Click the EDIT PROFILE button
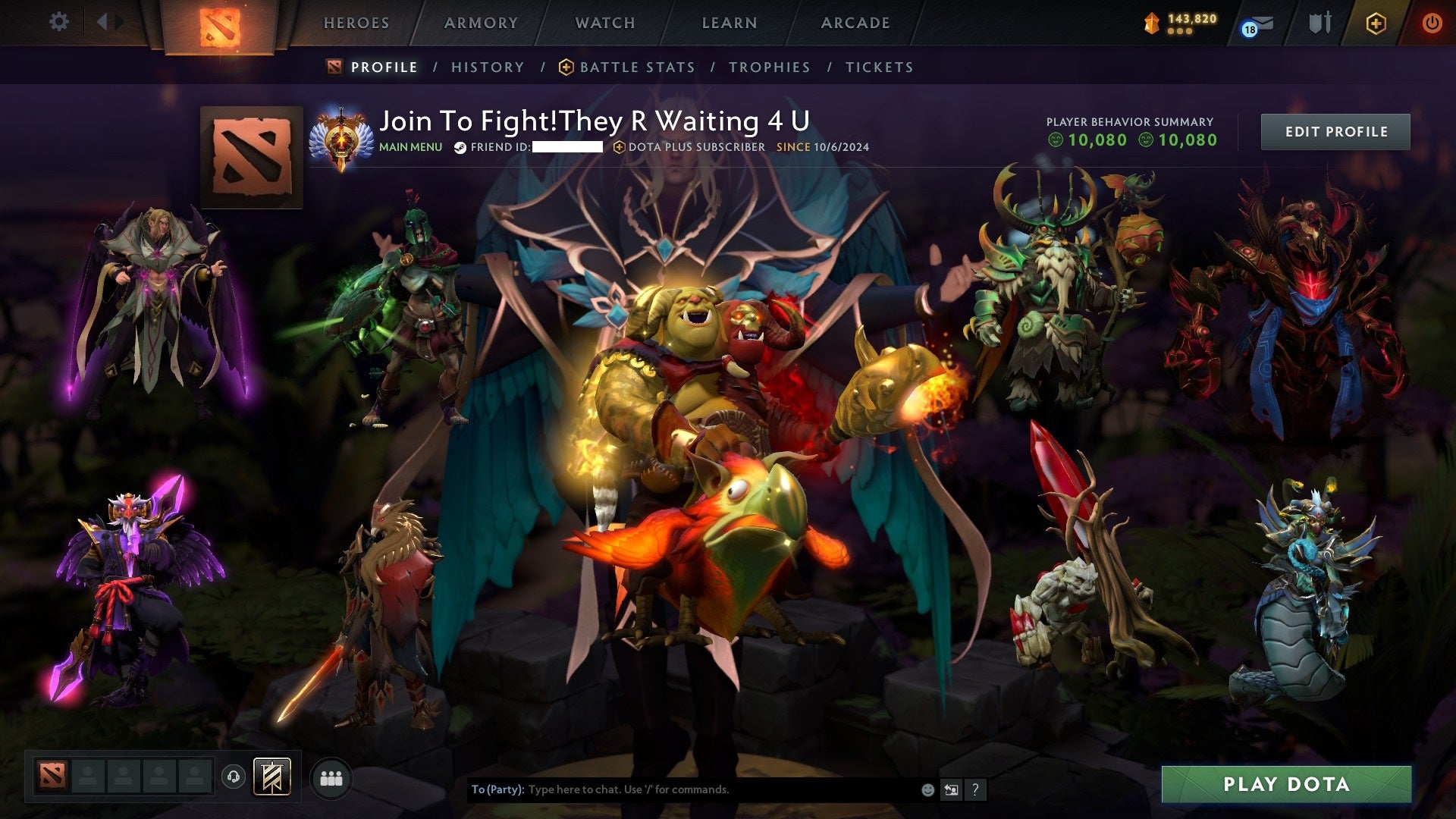The width and height of the screenshot is (1456, 819). coord(1335,131)
